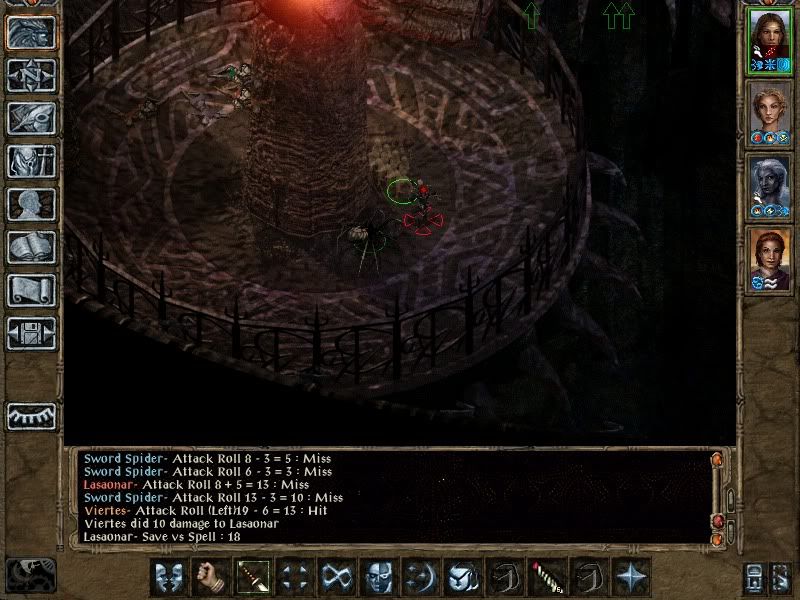
Task: Choose the blue-skinned character portrait
Action: (769, 186)
